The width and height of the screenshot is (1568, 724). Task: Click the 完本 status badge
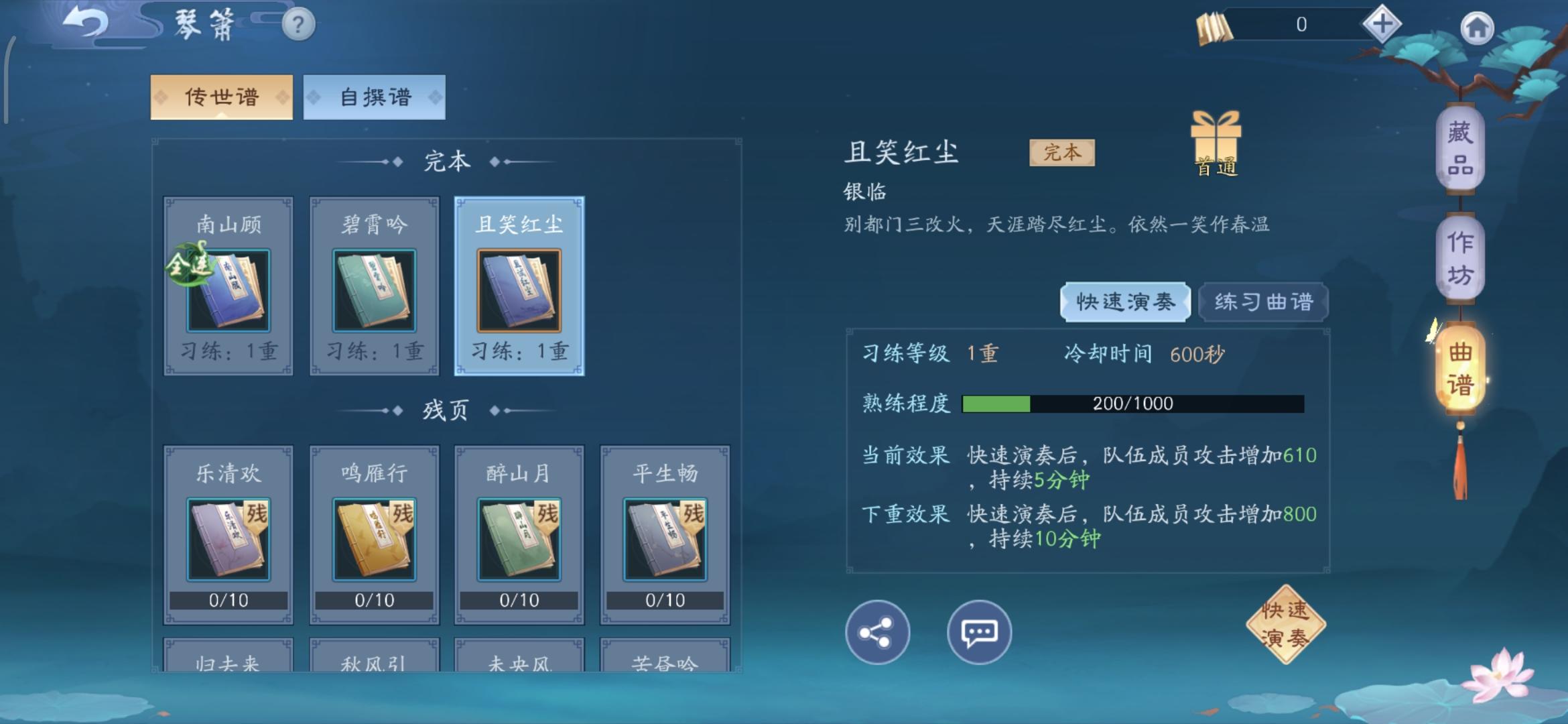coord(1061,153)
